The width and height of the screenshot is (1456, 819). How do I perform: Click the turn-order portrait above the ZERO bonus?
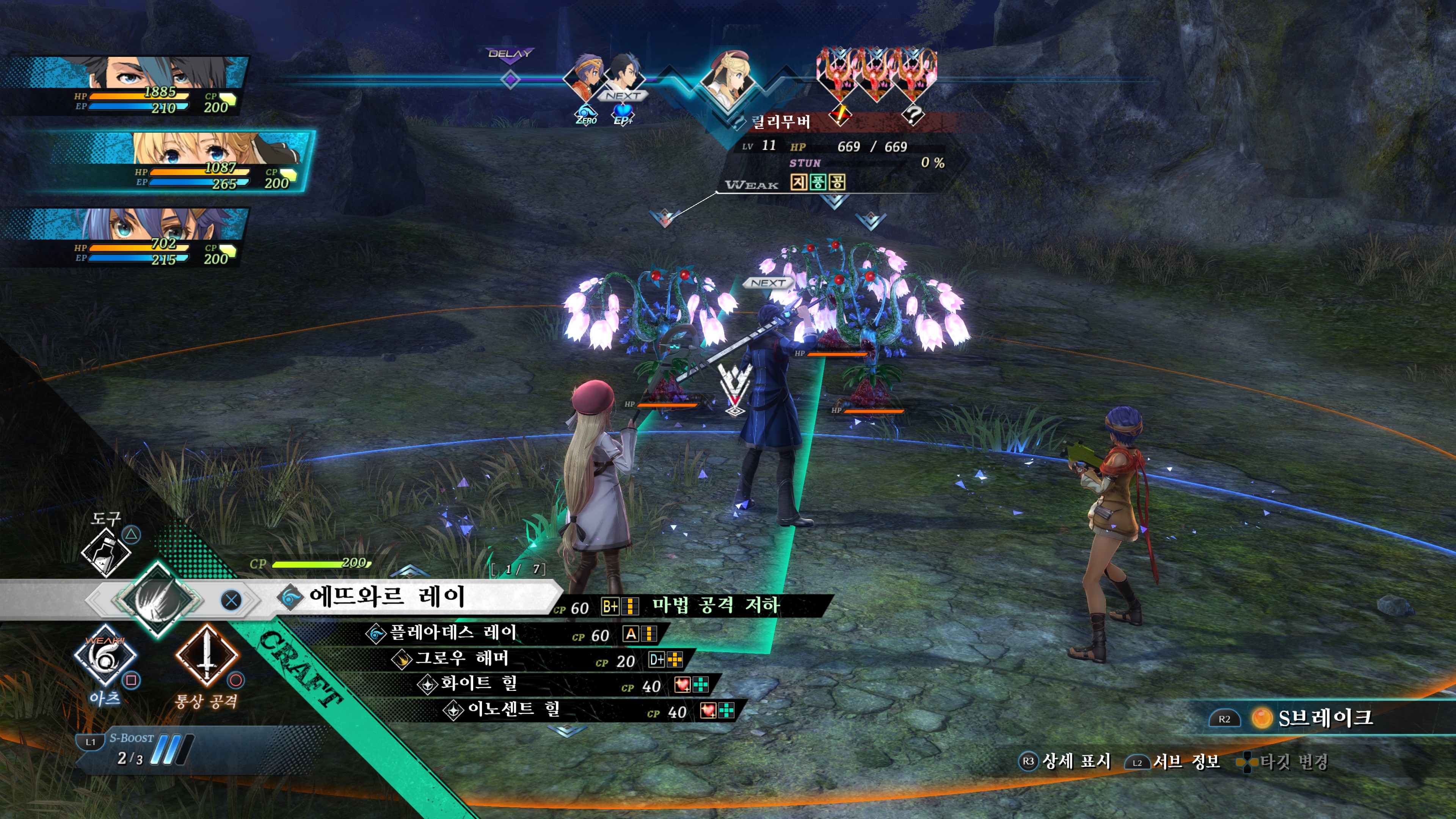585,77
